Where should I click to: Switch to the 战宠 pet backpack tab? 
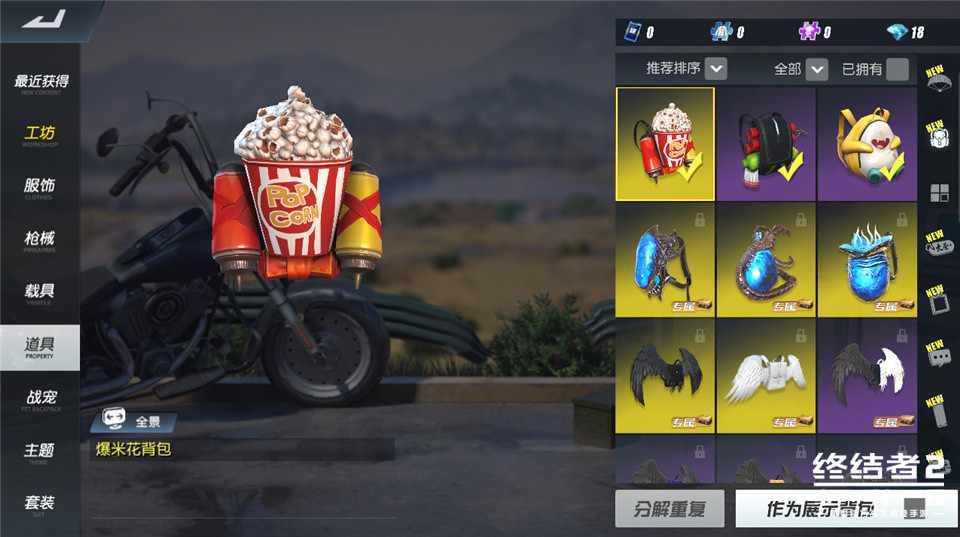[x=41, y=400]
